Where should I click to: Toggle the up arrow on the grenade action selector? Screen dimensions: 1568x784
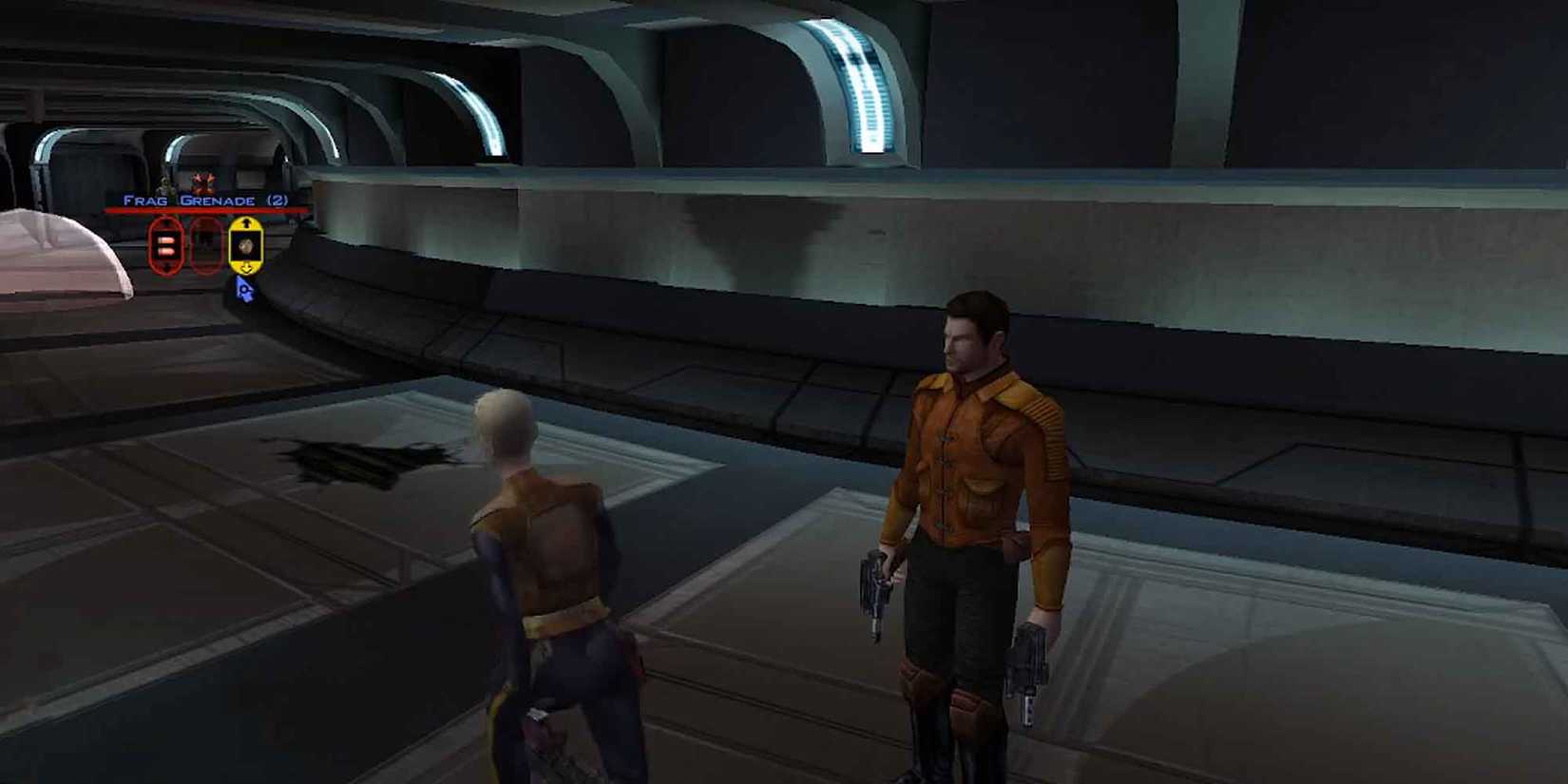pyautogui.click(x=246, y=223)
